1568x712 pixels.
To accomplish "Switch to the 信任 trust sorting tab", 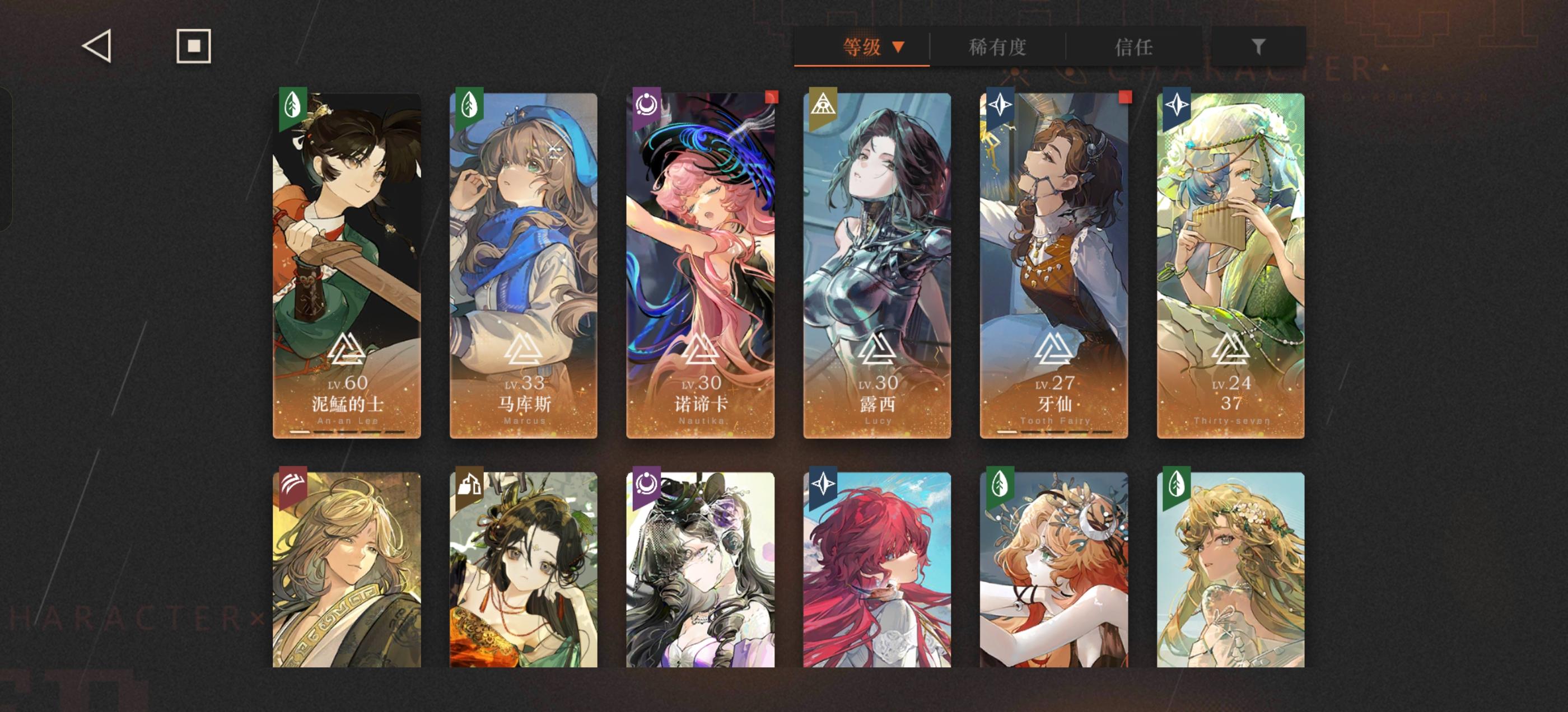I will 1136,46.
